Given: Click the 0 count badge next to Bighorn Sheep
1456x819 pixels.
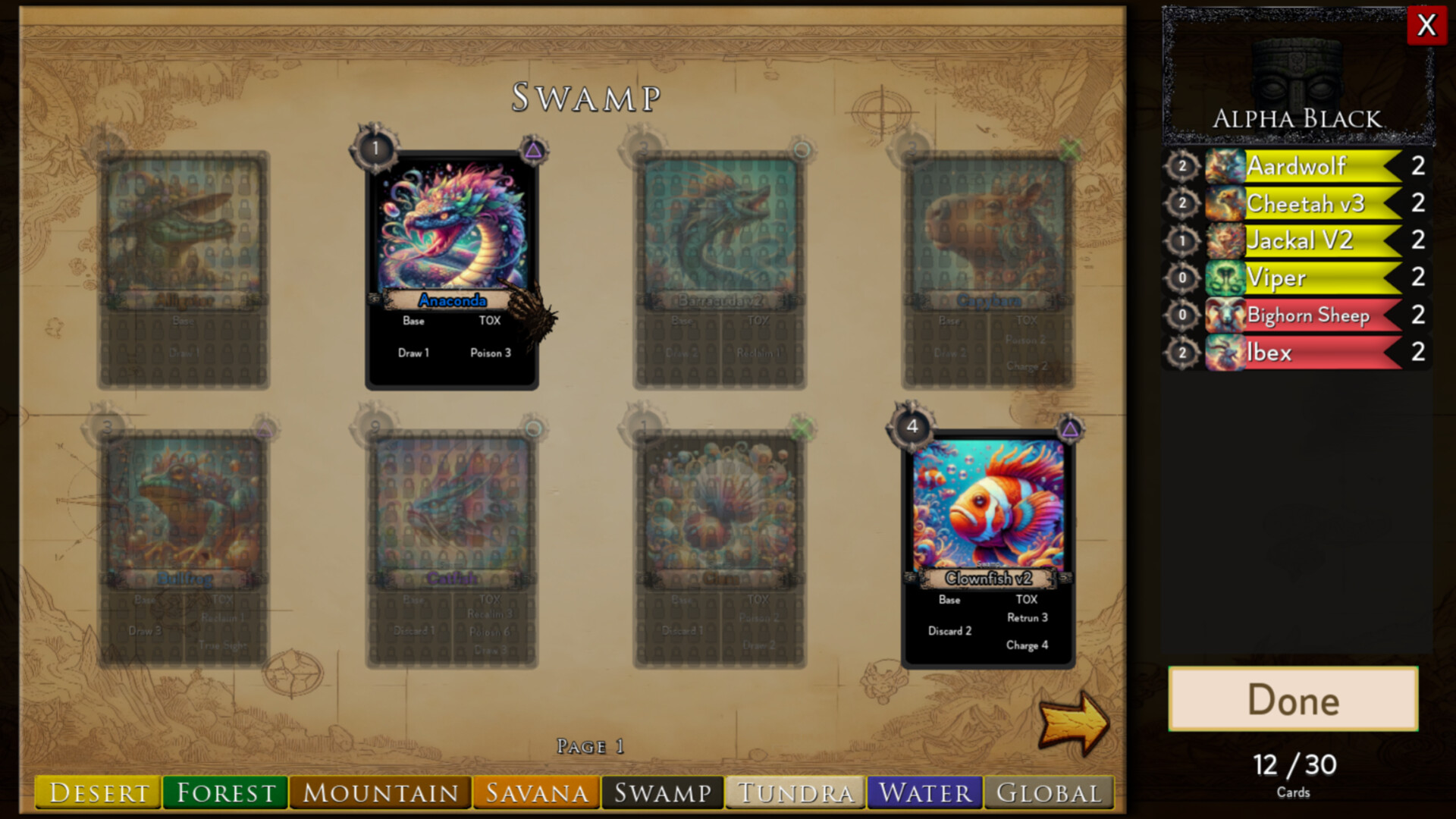Looking at the screenshot, I should tap(1181, 315).
